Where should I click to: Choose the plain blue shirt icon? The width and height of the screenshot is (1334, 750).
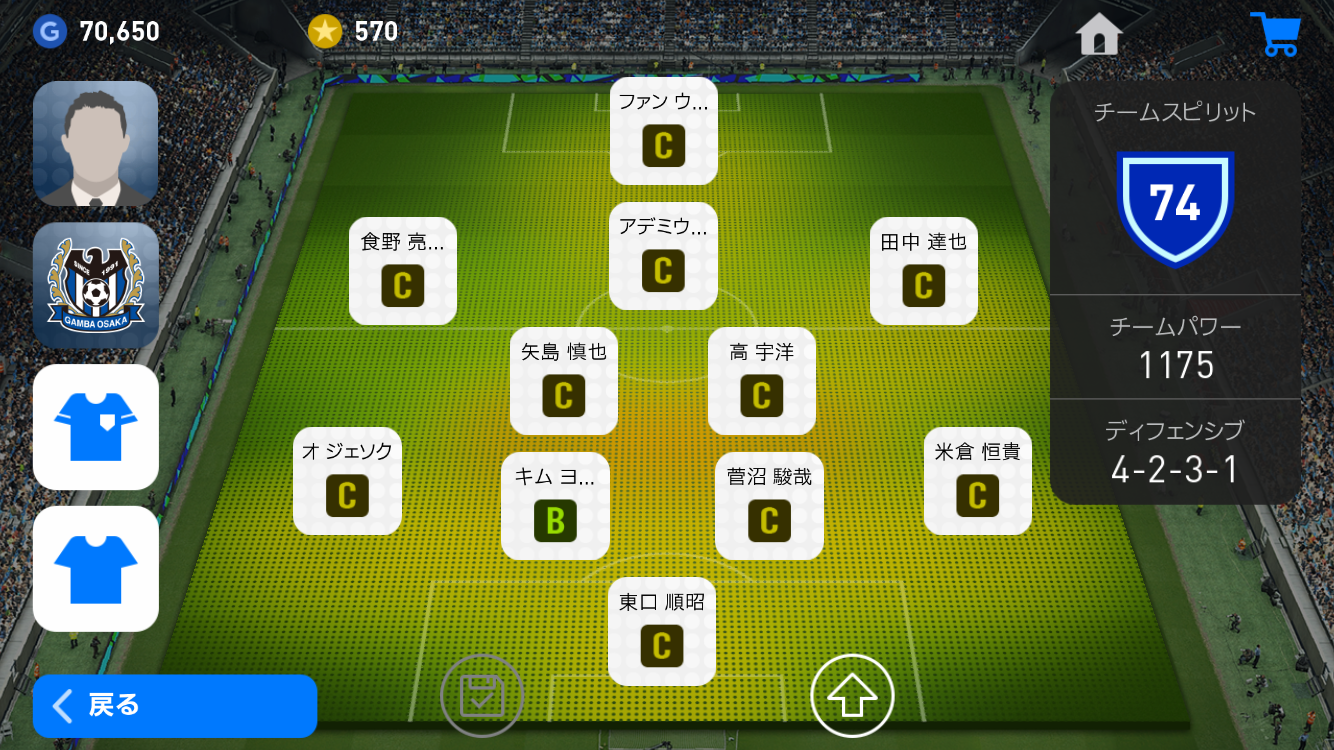point(96,568)
